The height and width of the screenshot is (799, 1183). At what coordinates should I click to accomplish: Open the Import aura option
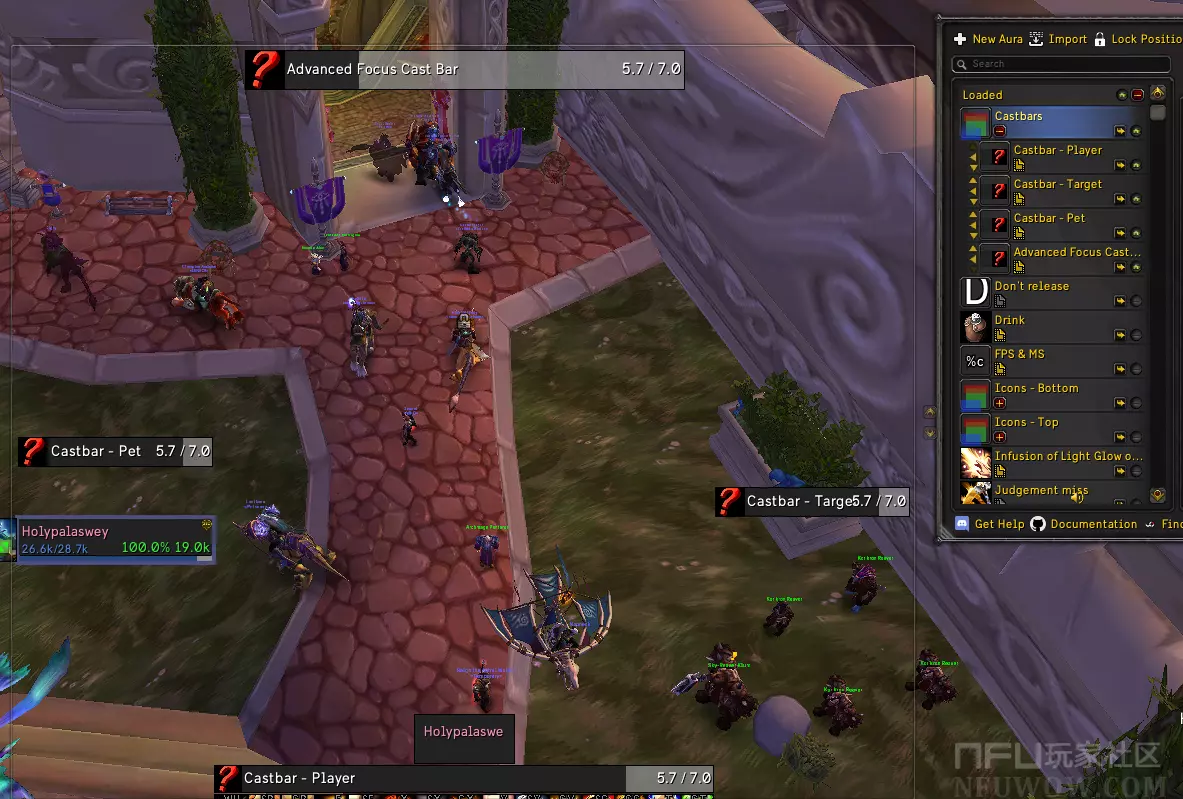[x=1058, y=39]
